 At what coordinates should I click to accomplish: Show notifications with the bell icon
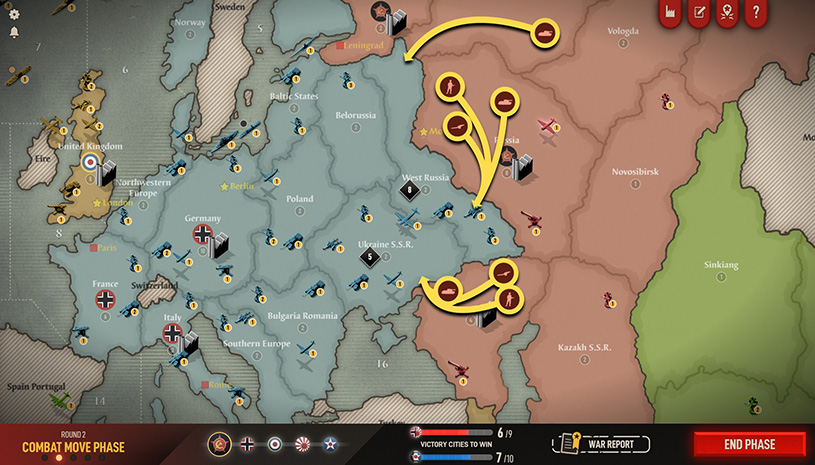click(13, 32)
